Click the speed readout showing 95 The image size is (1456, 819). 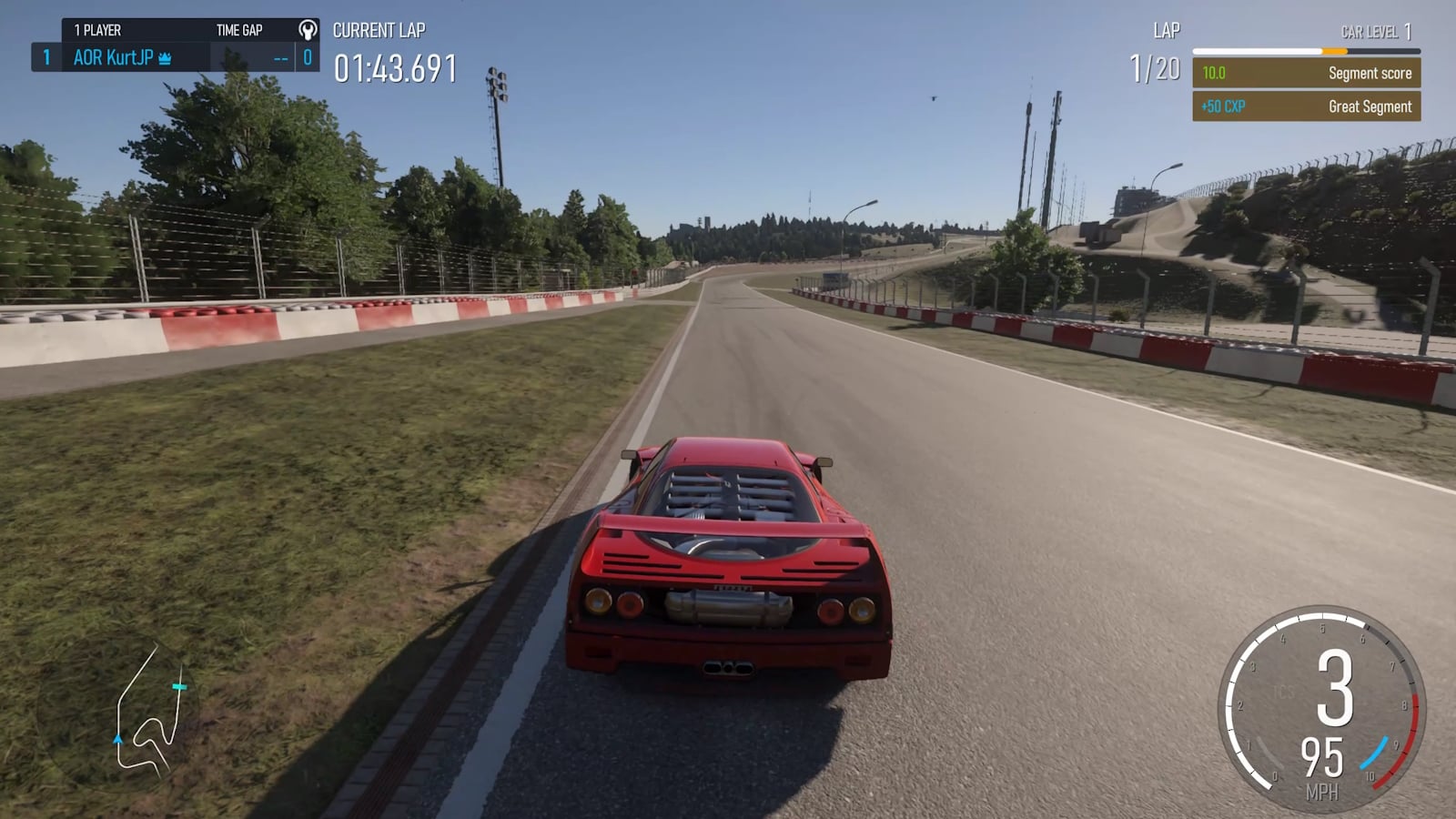pyautogui.click(x=1322, y=758)
